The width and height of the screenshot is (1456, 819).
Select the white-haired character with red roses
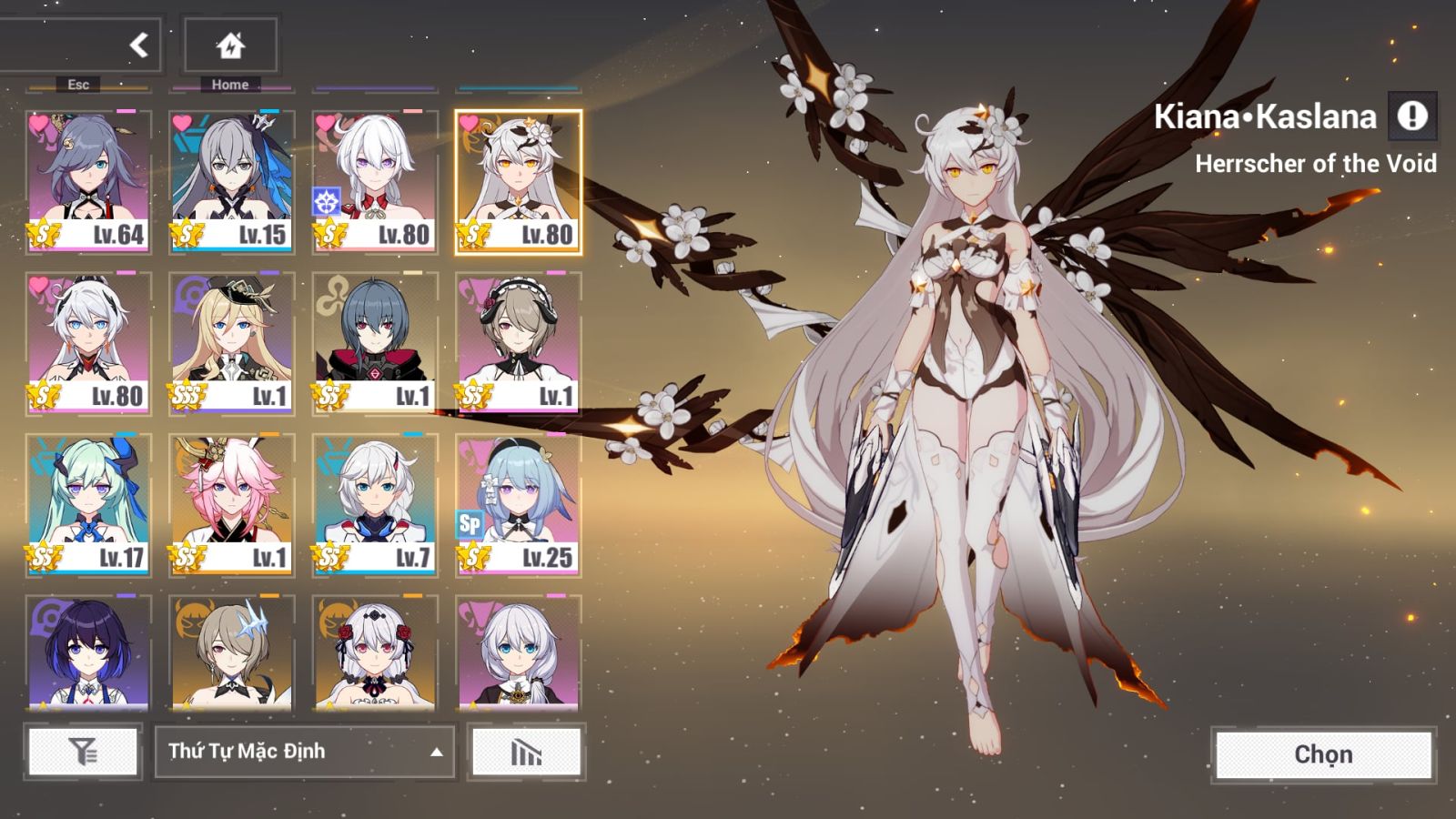click(x=375, y=652)
